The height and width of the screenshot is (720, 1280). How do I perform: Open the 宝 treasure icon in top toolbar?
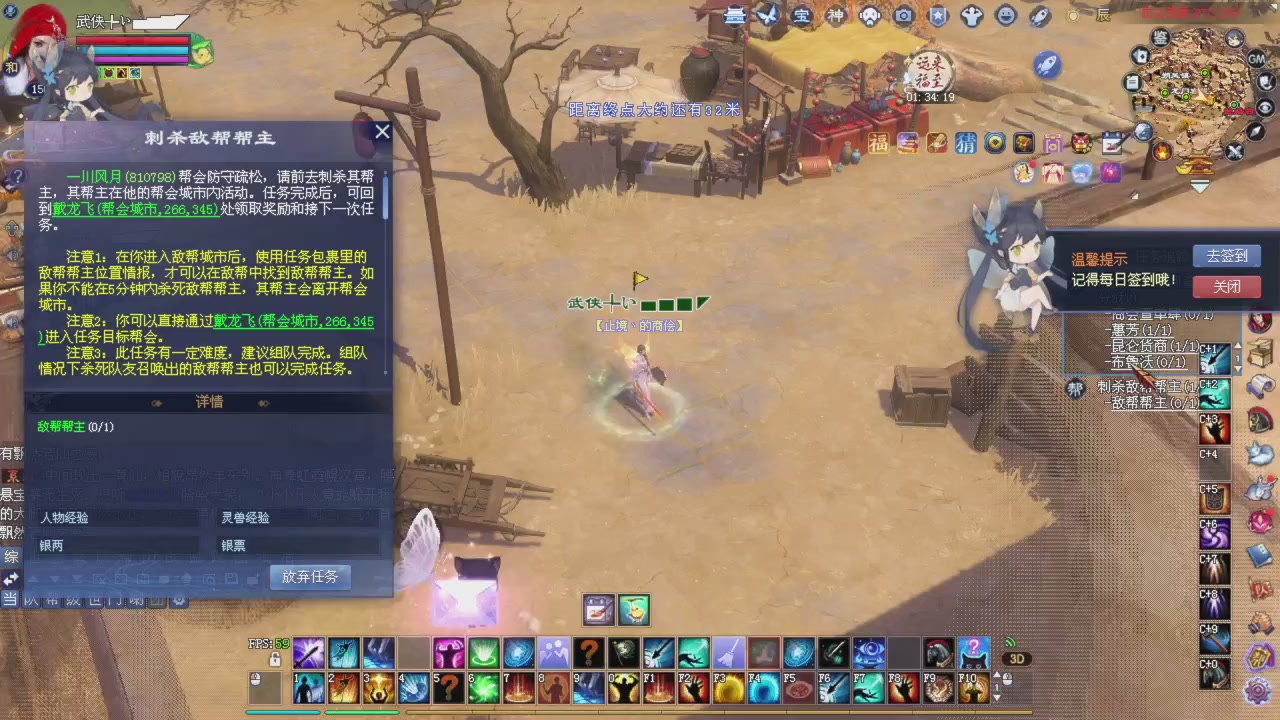pos(801,15)
